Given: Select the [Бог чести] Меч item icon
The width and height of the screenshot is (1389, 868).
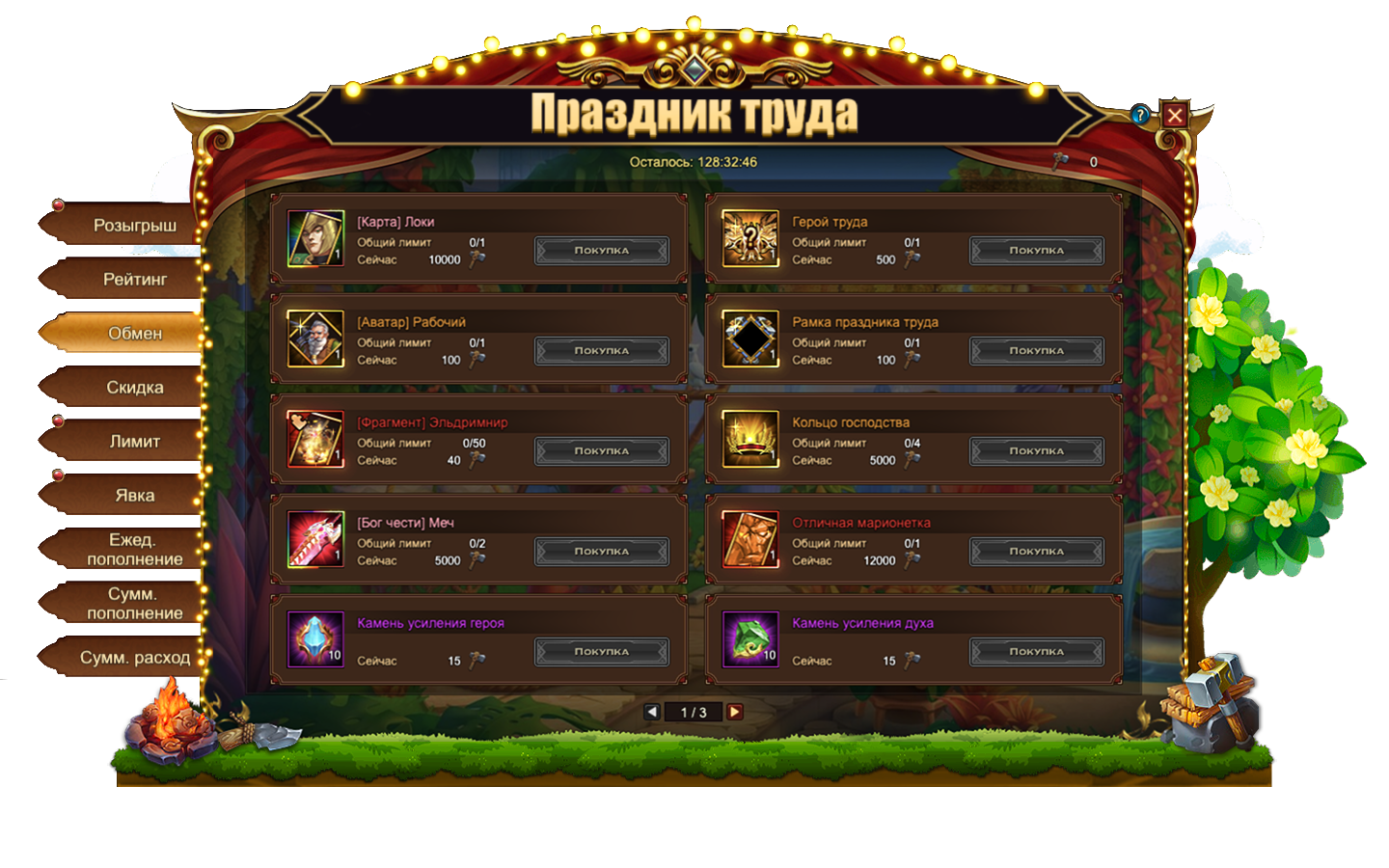Looking at the screenshot, I should point(315,539).
